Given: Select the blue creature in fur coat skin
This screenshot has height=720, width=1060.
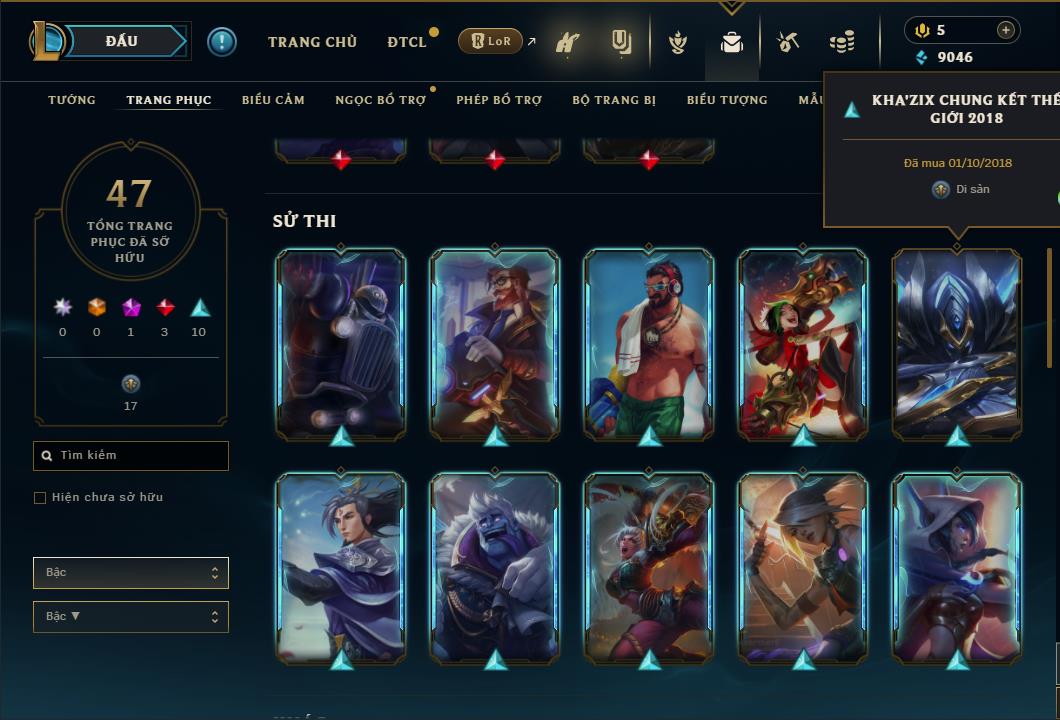Looking at the screenshot, I should (x=495, y=567).
